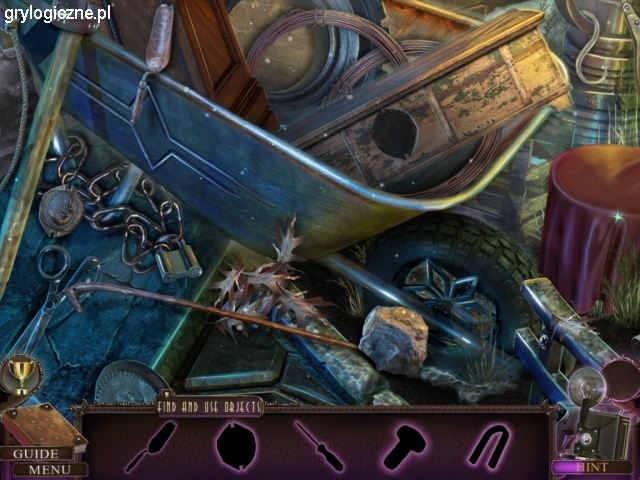Select the brush silhouette in the object bar
Screen dimensions: 640x480
coord(151,446)
